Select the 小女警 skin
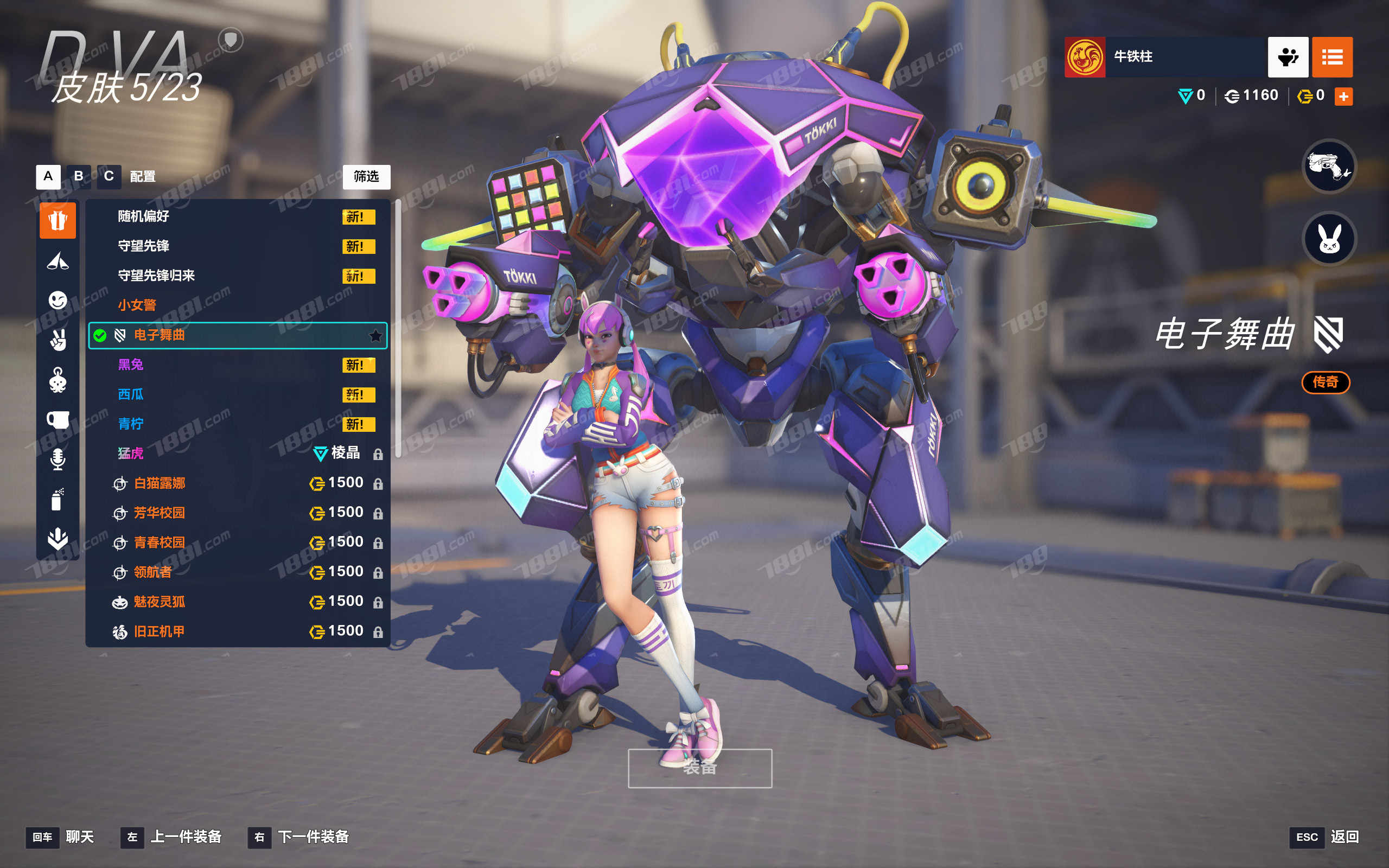 [x=137, y=305]
